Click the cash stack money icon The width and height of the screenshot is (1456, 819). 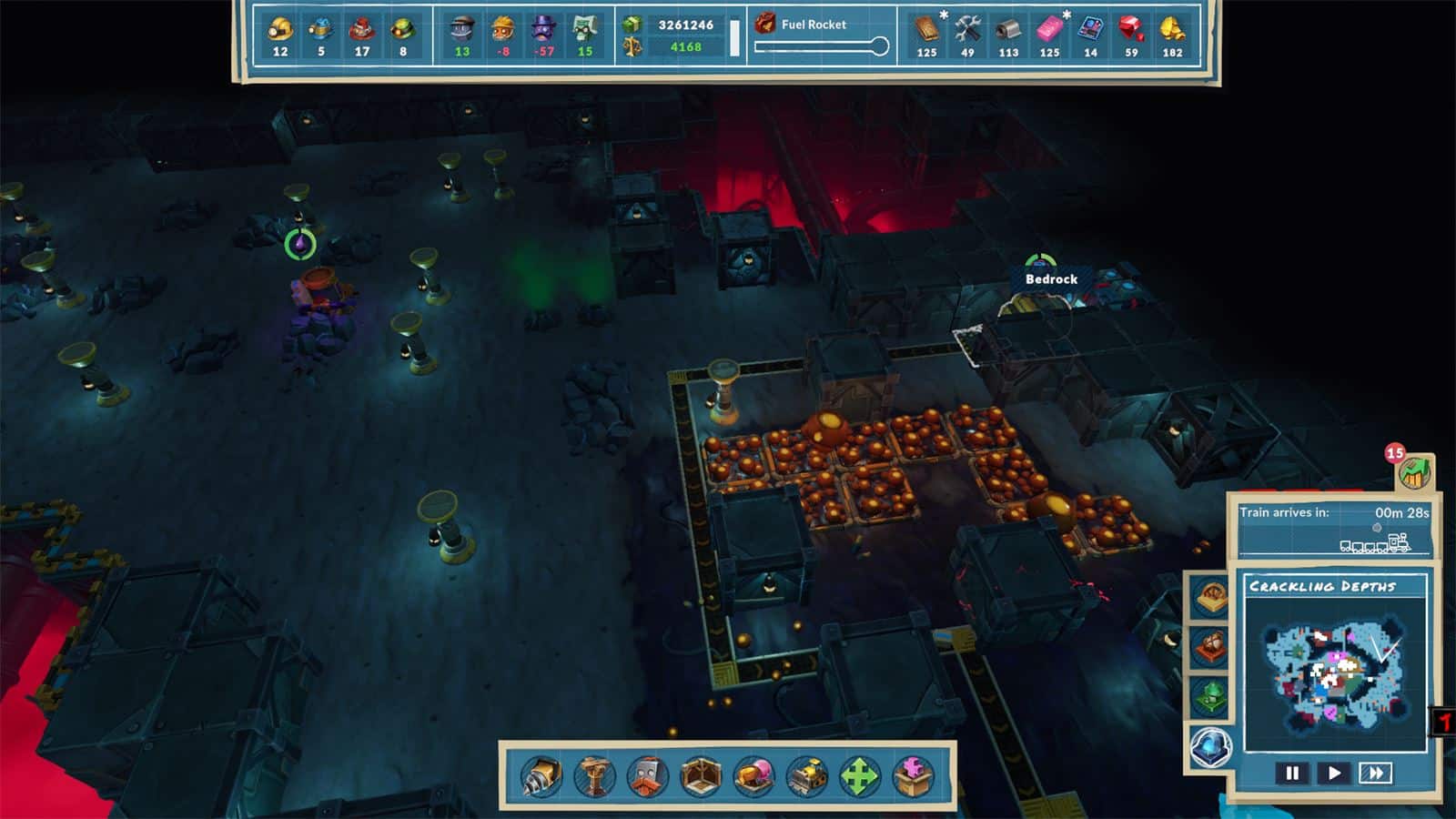click(x=632, y=25)
